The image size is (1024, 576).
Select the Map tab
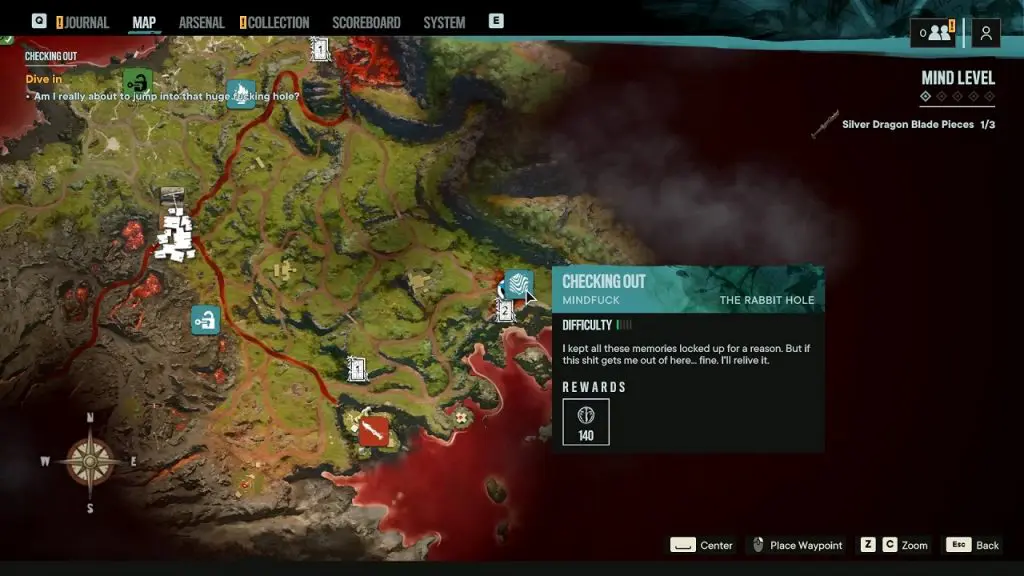click(x=144, y=22)
